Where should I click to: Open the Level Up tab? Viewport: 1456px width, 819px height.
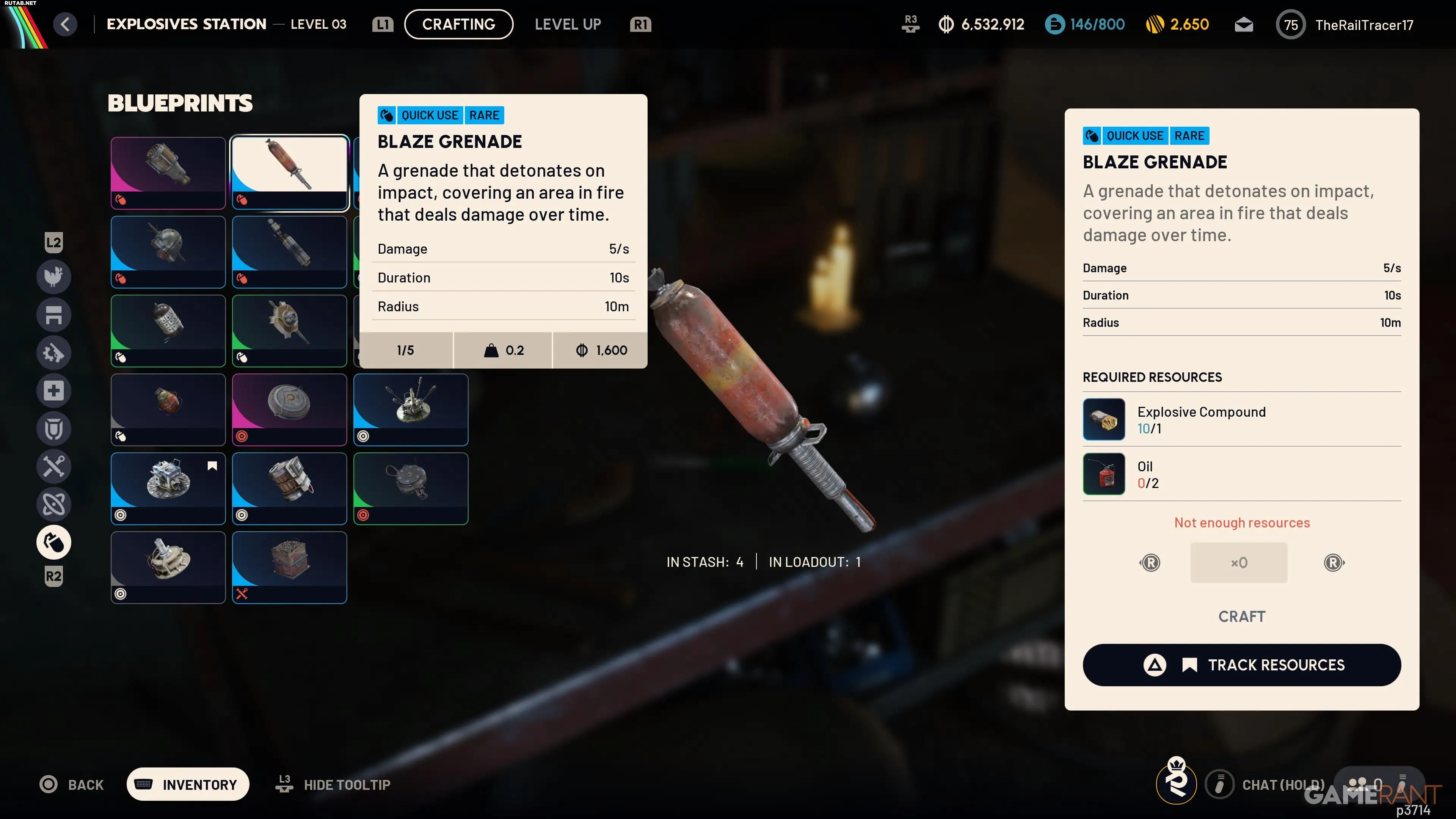coord(568,24)
